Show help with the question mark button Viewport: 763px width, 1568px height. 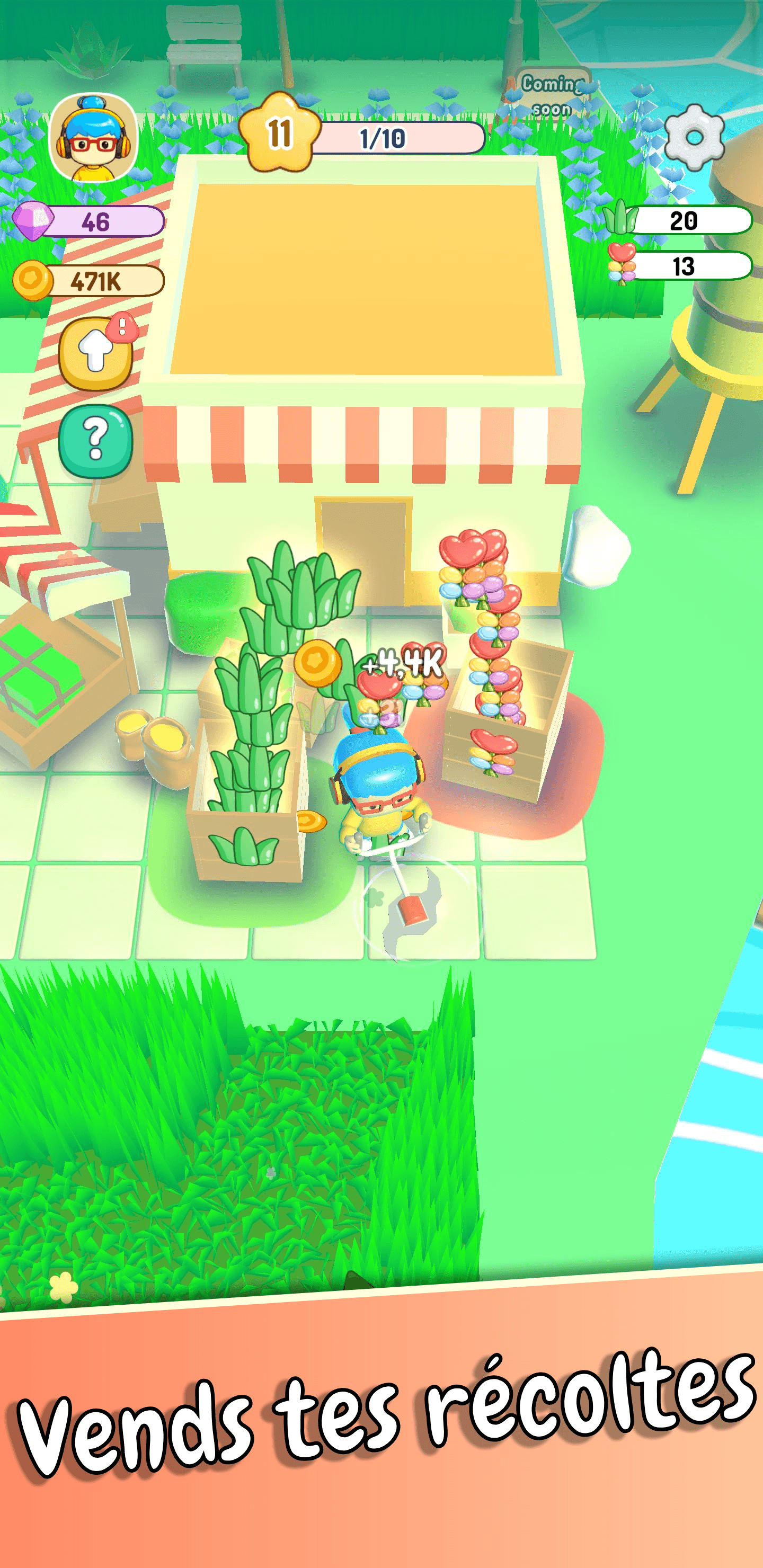[x=95, y=440]
